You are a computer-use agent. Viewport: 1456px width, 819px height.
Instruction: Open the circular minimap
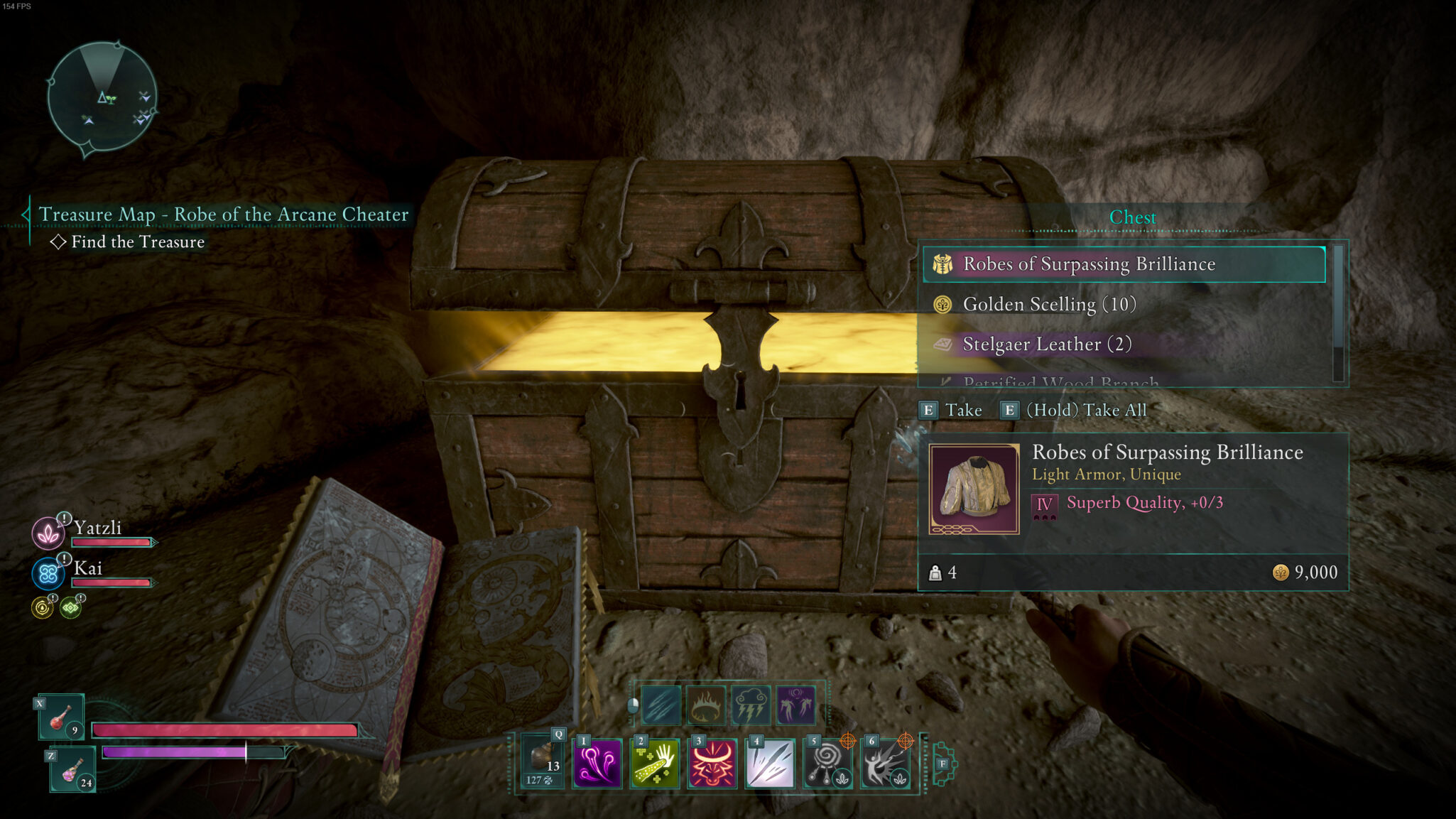point(102,97)
